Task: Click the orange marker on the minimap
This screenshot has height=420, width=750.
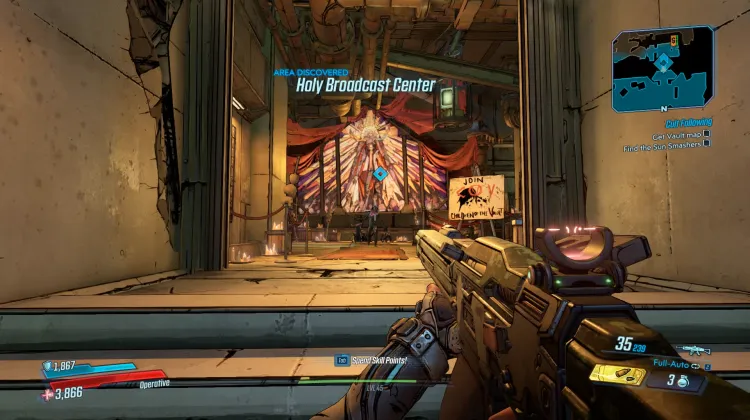Action: click(675, 38)
